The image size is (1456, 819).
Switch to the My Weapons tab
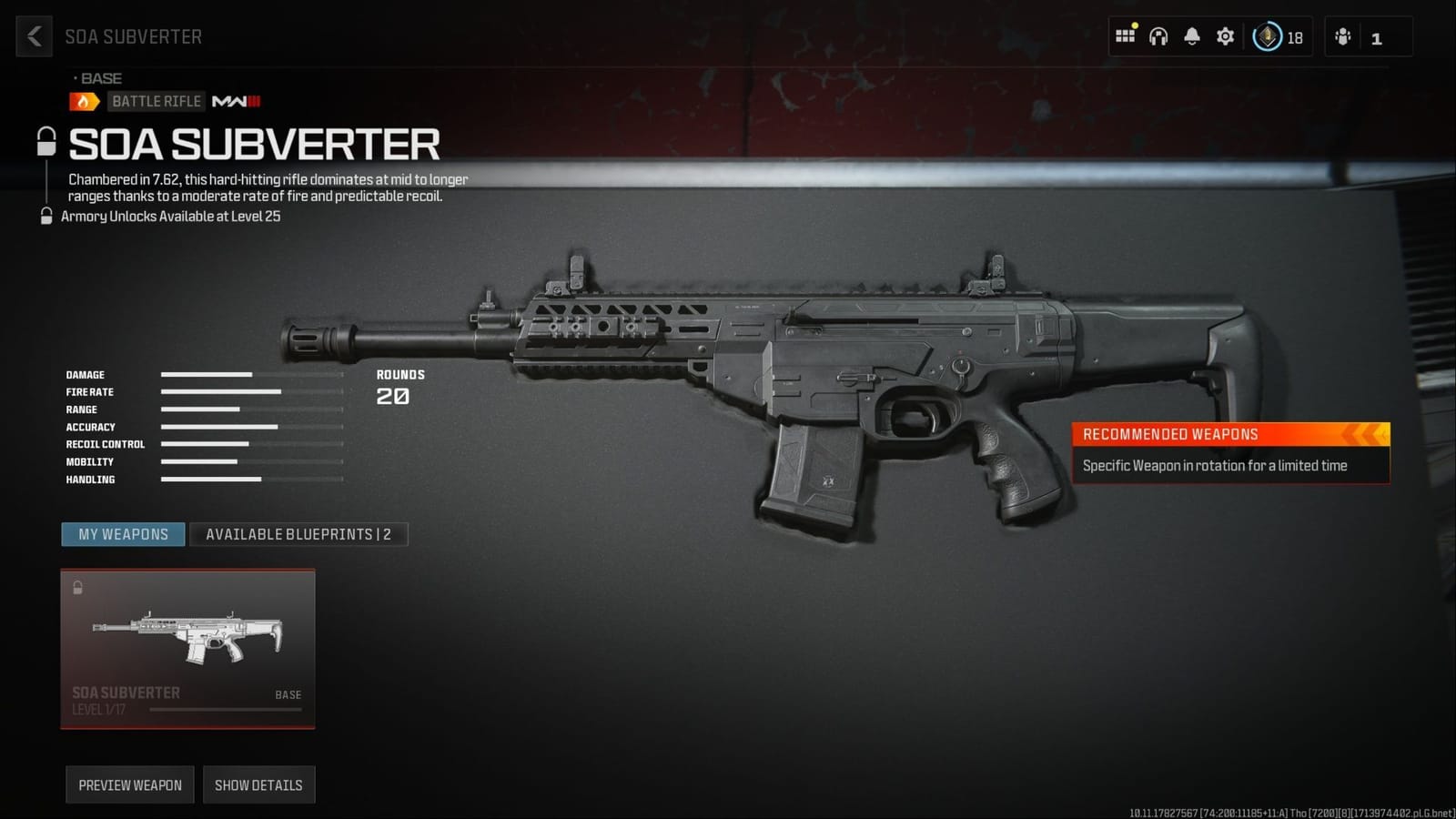(x=123, y=534)
